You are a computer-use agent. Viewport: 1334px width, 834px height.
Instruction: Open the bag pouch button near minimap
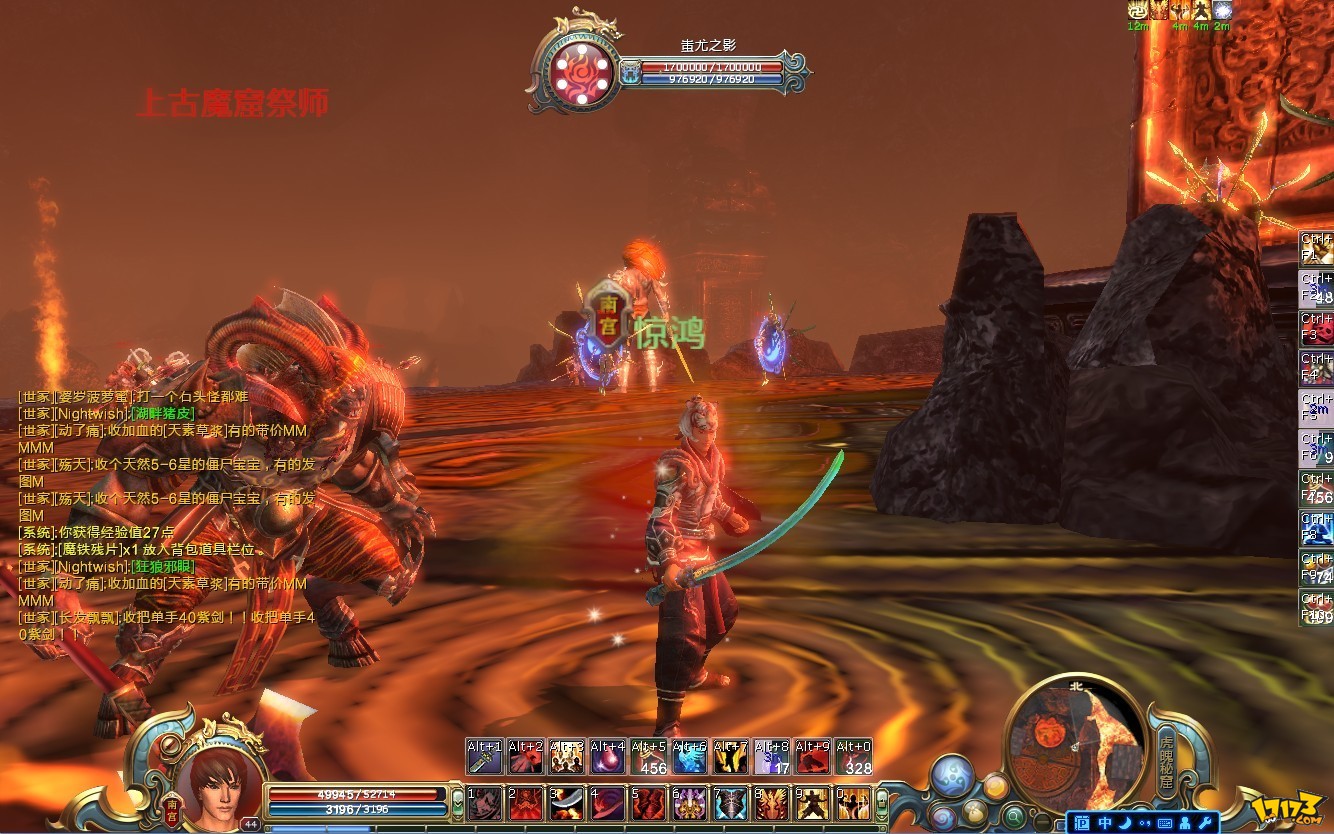975,811
